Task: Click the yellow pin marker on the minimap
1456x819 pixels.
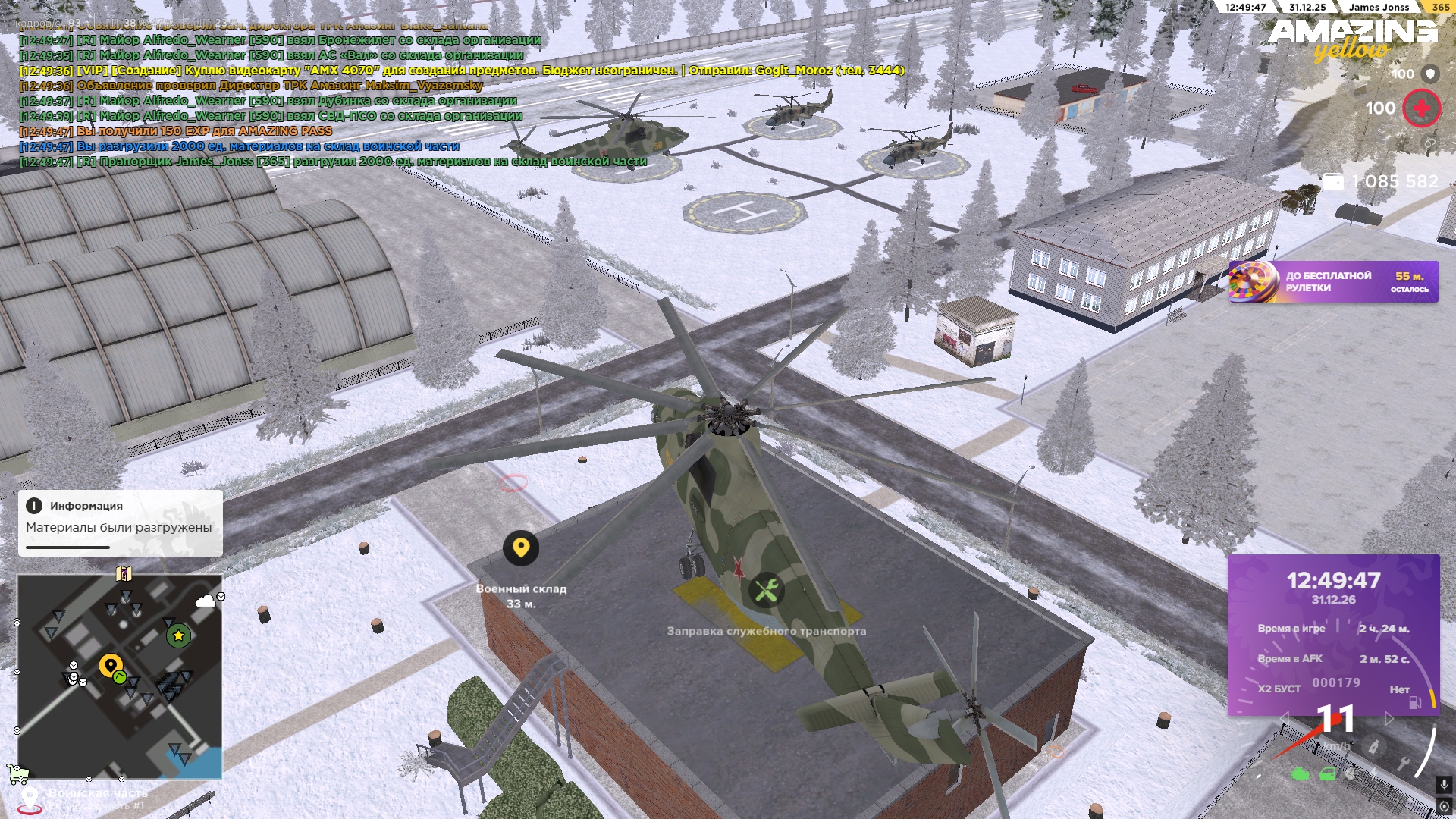Action: point(111,666)
